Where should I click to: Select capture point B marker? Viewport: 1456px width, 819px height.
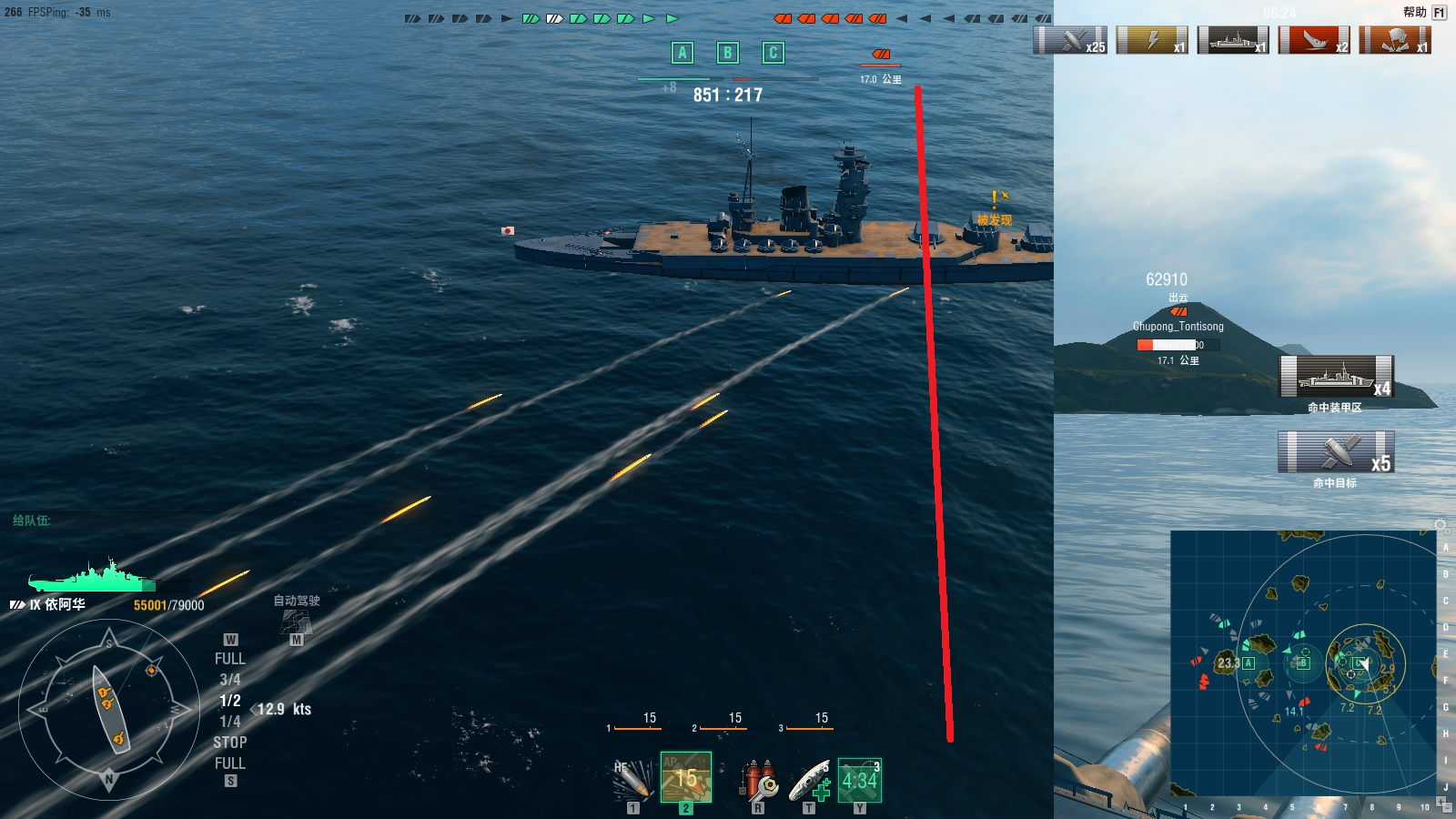pyautogui.click(x=727, y=53)
